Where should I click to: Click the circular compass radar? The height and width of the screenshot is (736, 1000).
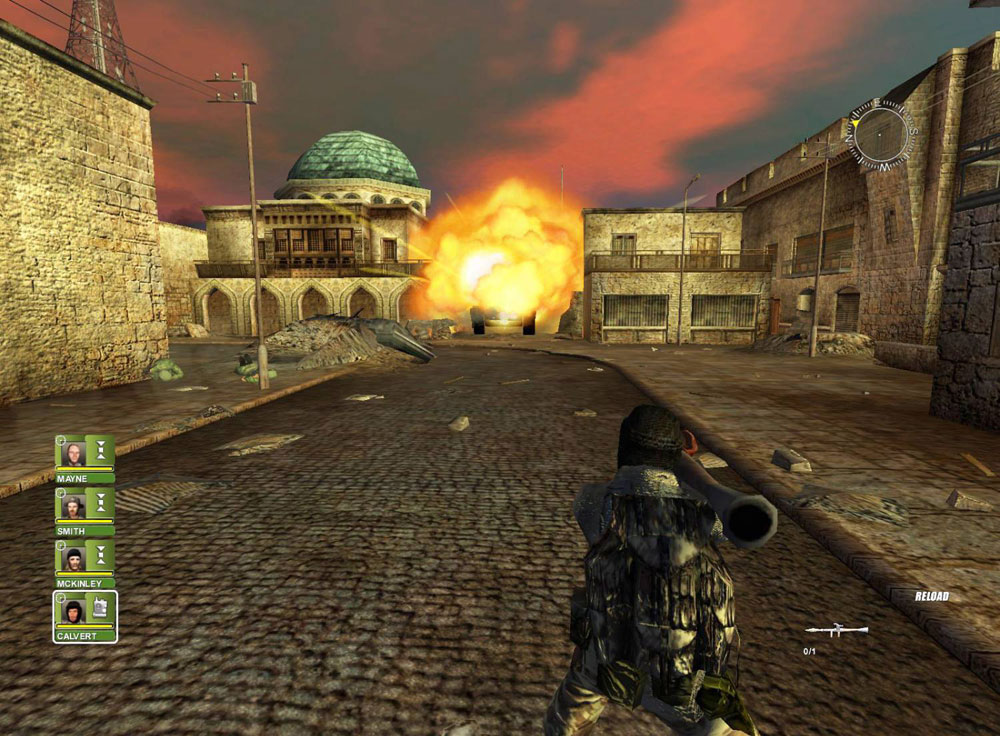tap(880, 134)
